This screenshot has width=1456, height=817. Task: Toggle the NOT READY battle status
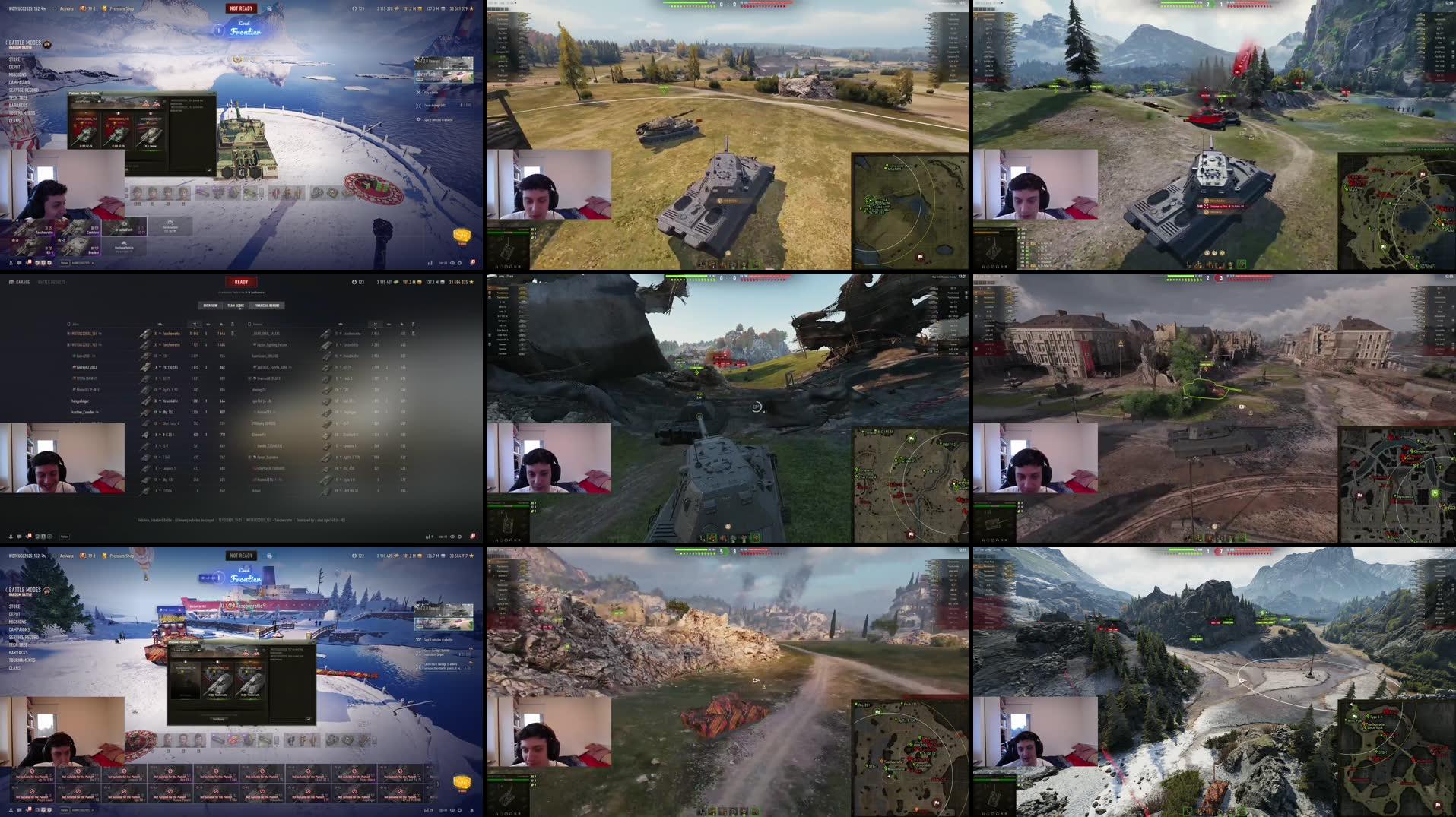coord(242,8)
